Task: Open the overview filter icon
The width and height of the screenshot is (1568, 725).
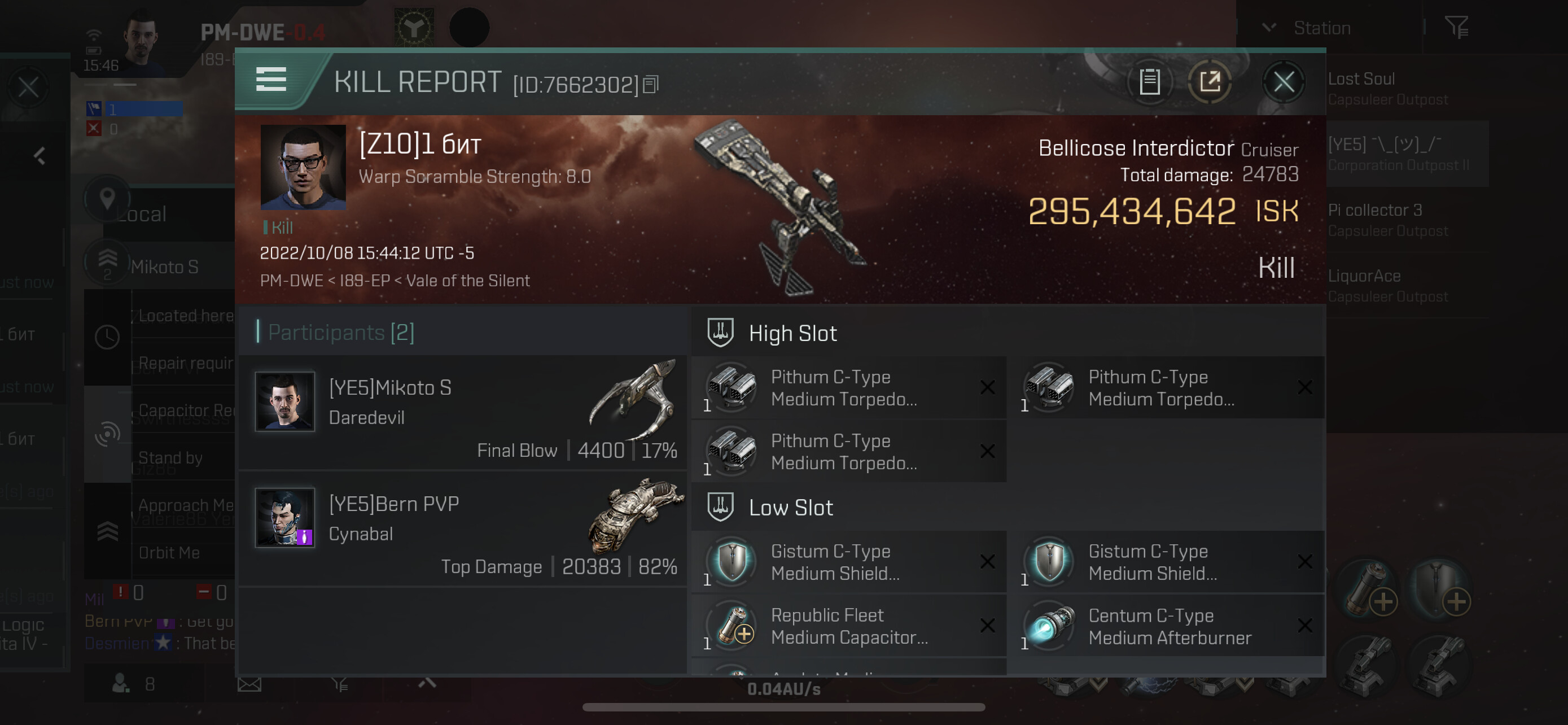Action: [1457, 28]
